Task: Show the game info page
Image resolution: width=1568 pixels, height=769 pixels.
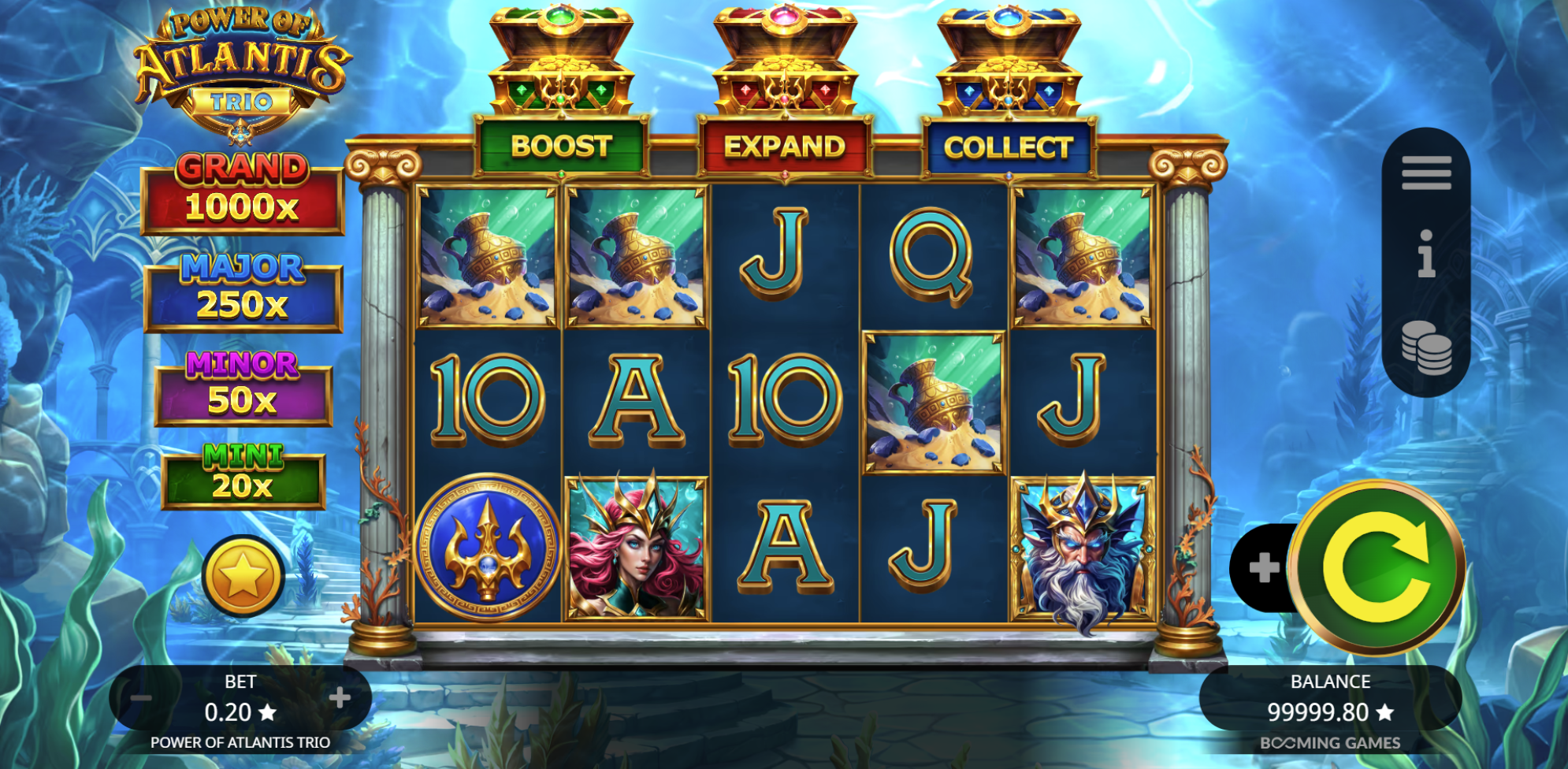Action: [1425, 254]
